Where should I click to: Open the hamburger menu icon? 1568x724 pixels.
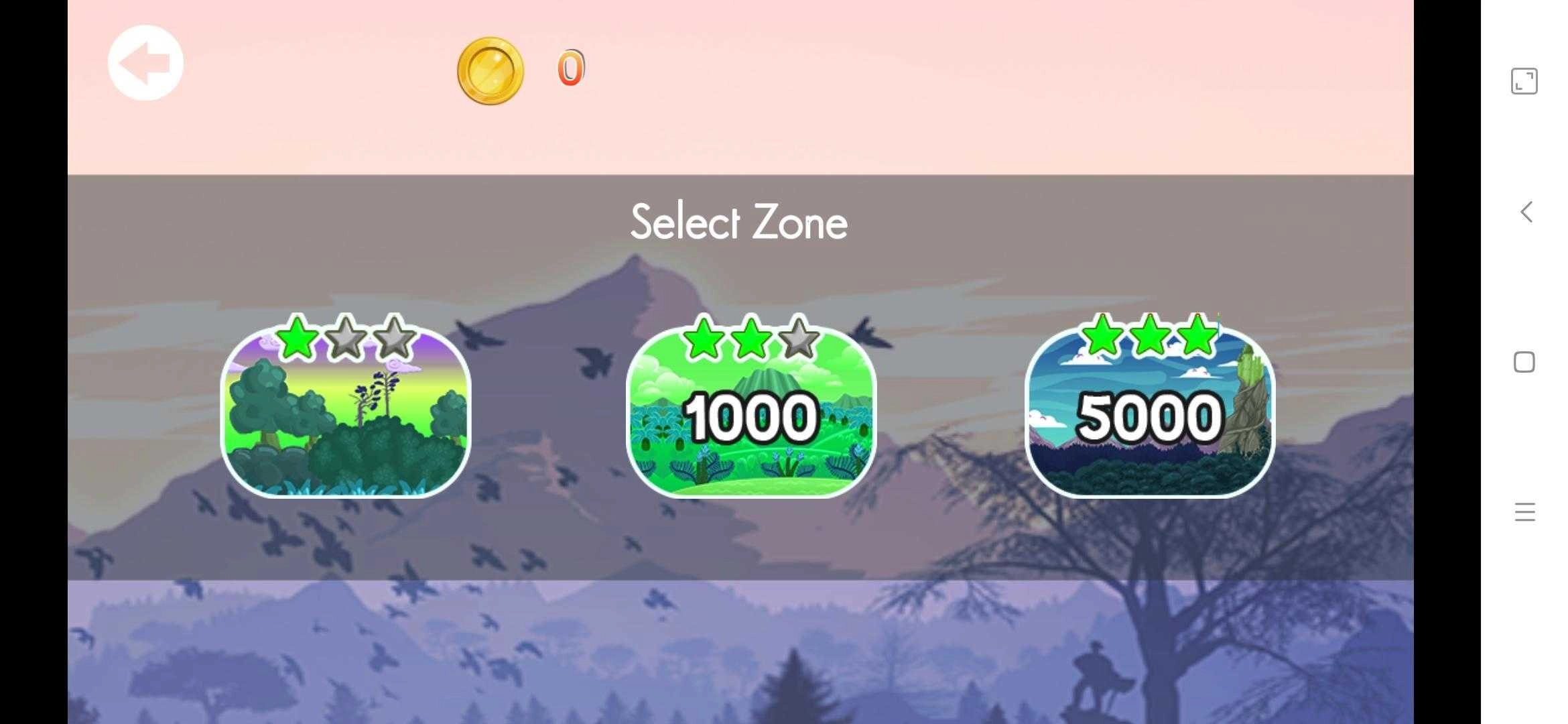(1525, 511)
